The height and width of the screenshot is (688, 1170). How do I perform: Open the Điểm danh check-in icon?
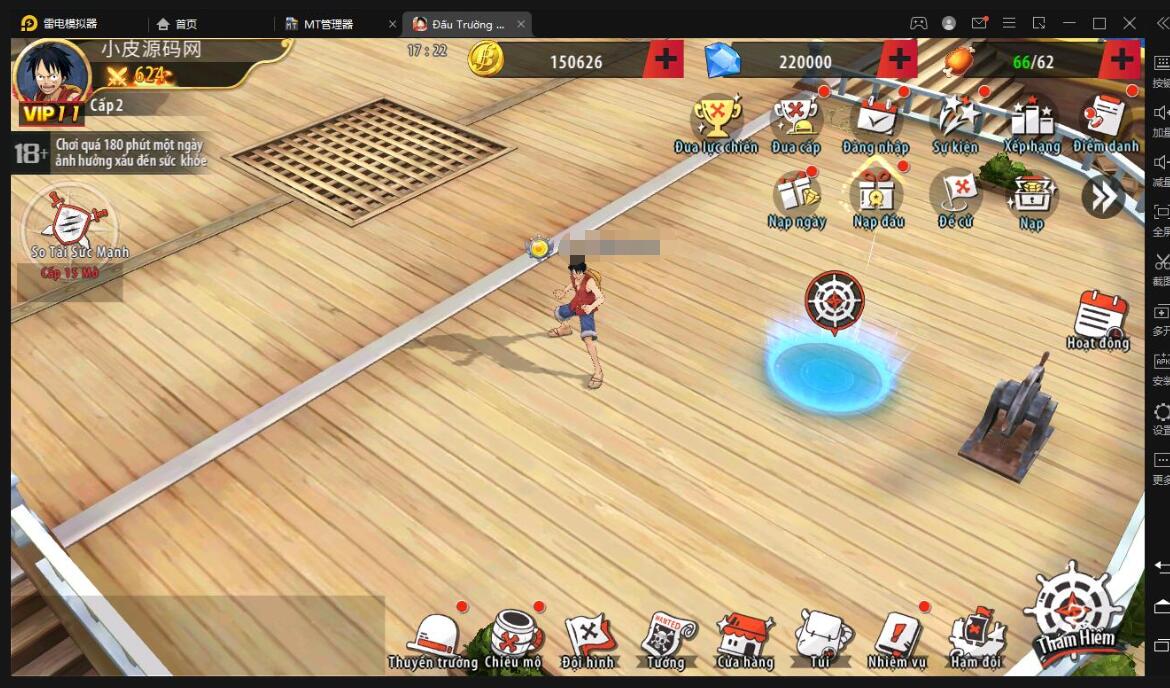pos(1106,120)
